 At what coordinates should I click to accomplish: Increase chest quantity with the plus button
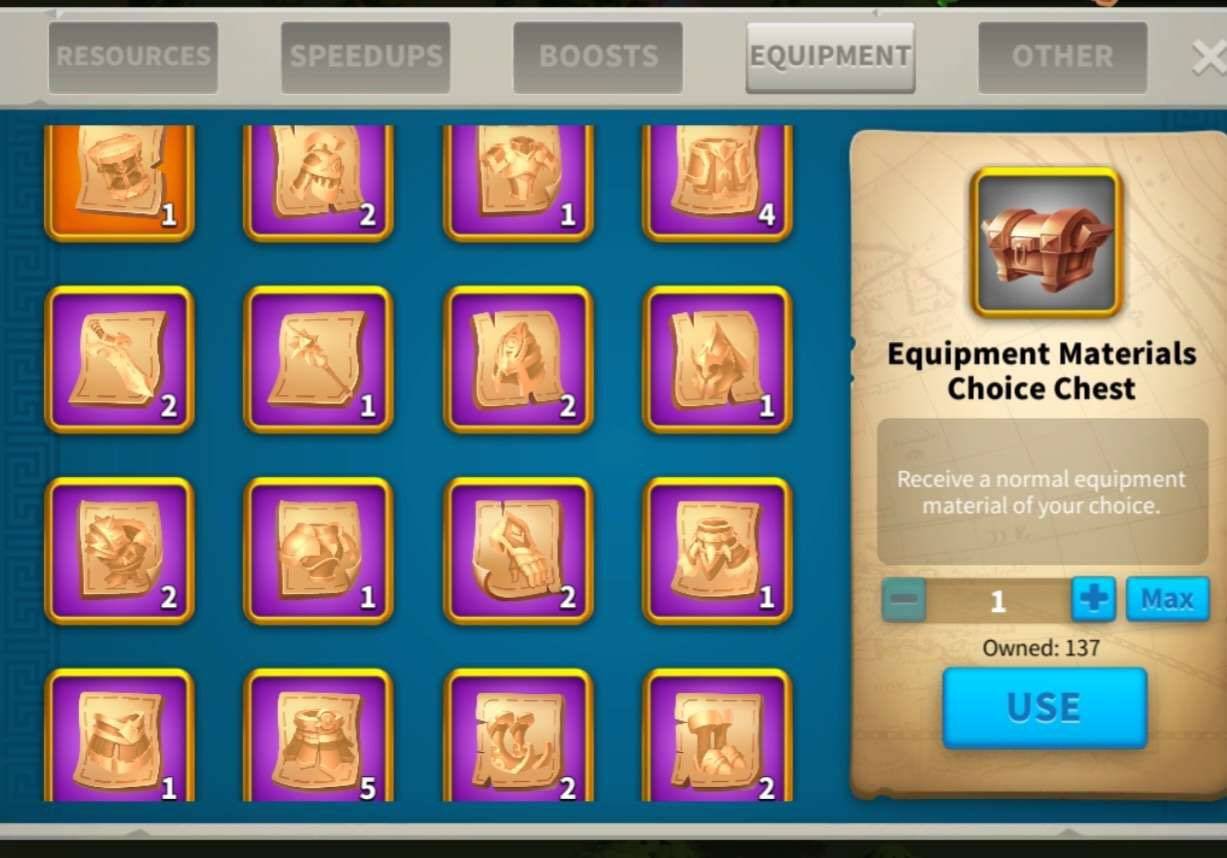point(1093,599)
